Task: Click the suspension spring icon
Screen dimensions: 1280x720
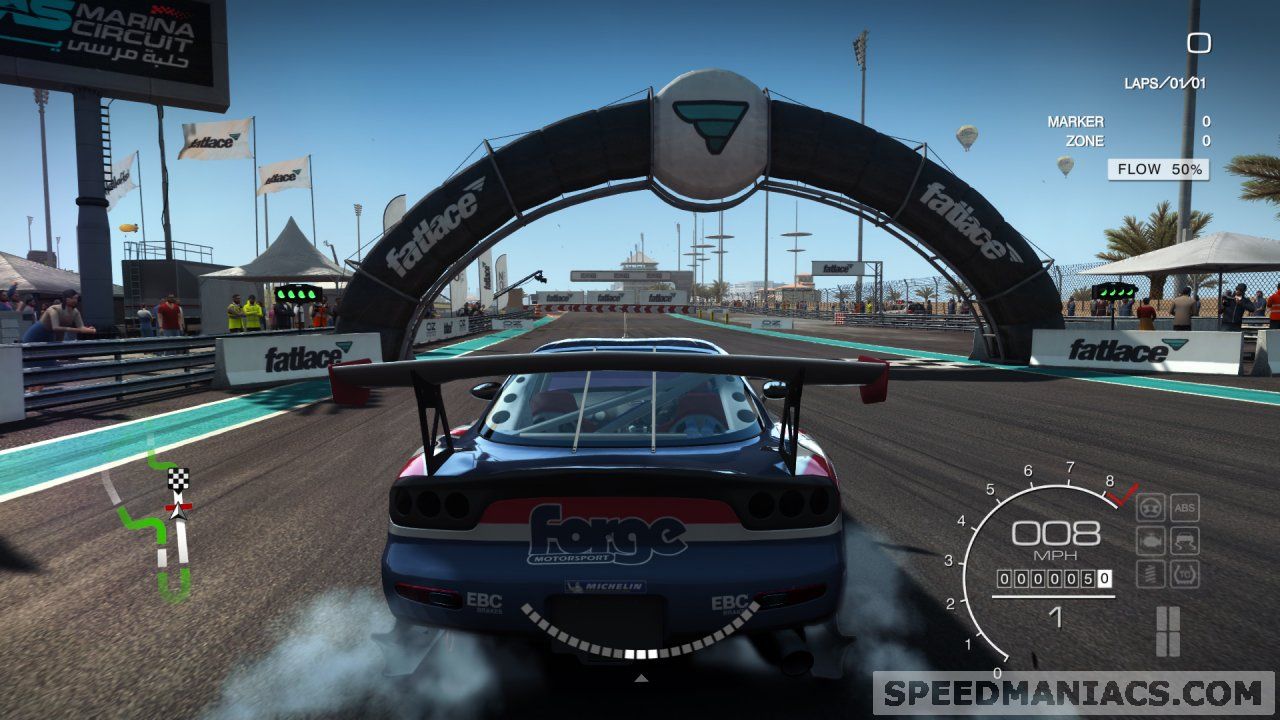Action: 1151,574
